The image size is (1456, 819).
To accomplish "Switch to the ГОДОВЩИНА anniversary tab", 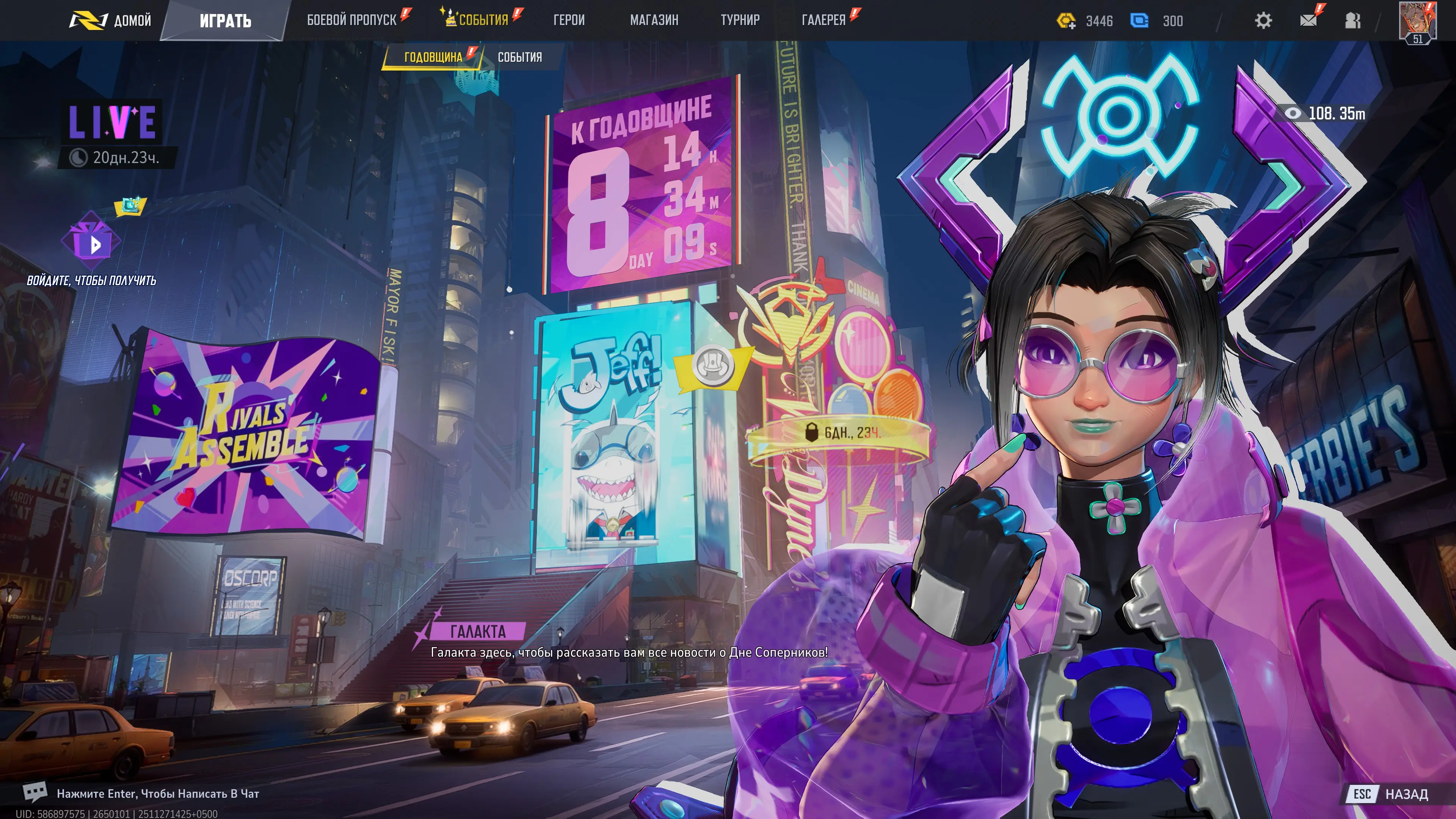I will tap(433, 57).
